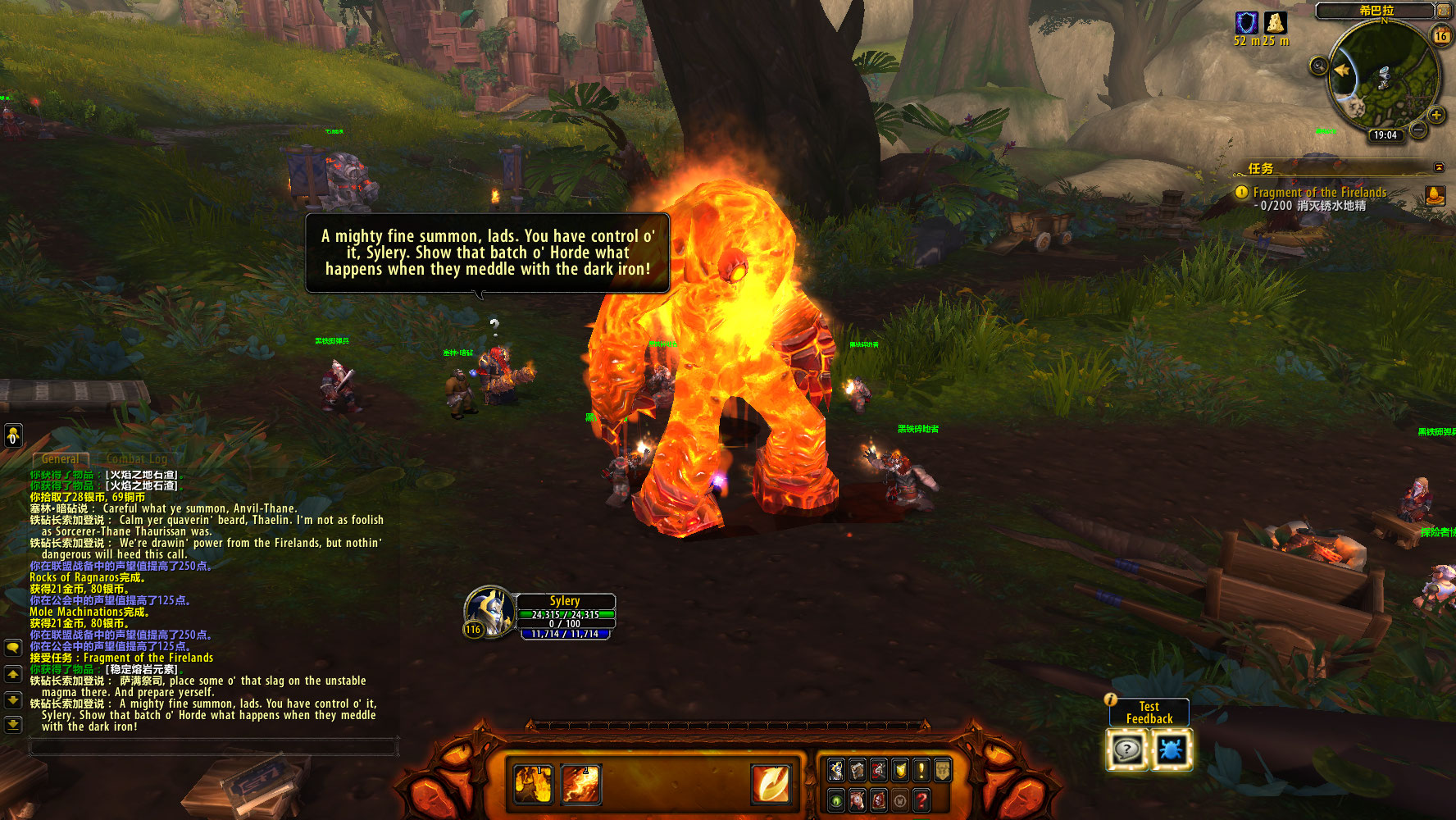Switch to the Combat Log chat tab
This screenshot has width=1456, height=820.
(137, 459)
